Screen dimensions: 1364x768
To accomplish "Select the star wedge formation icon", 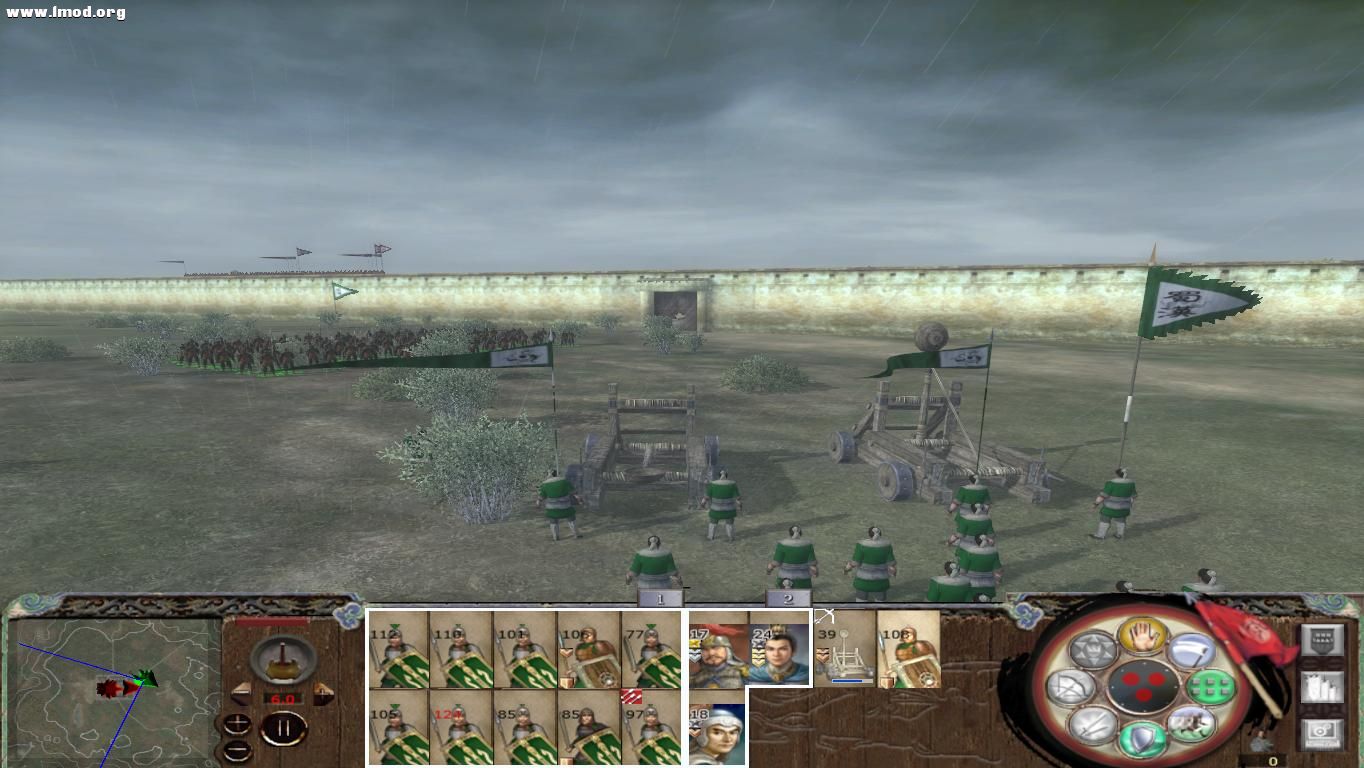I will [x=1095, y=650].
